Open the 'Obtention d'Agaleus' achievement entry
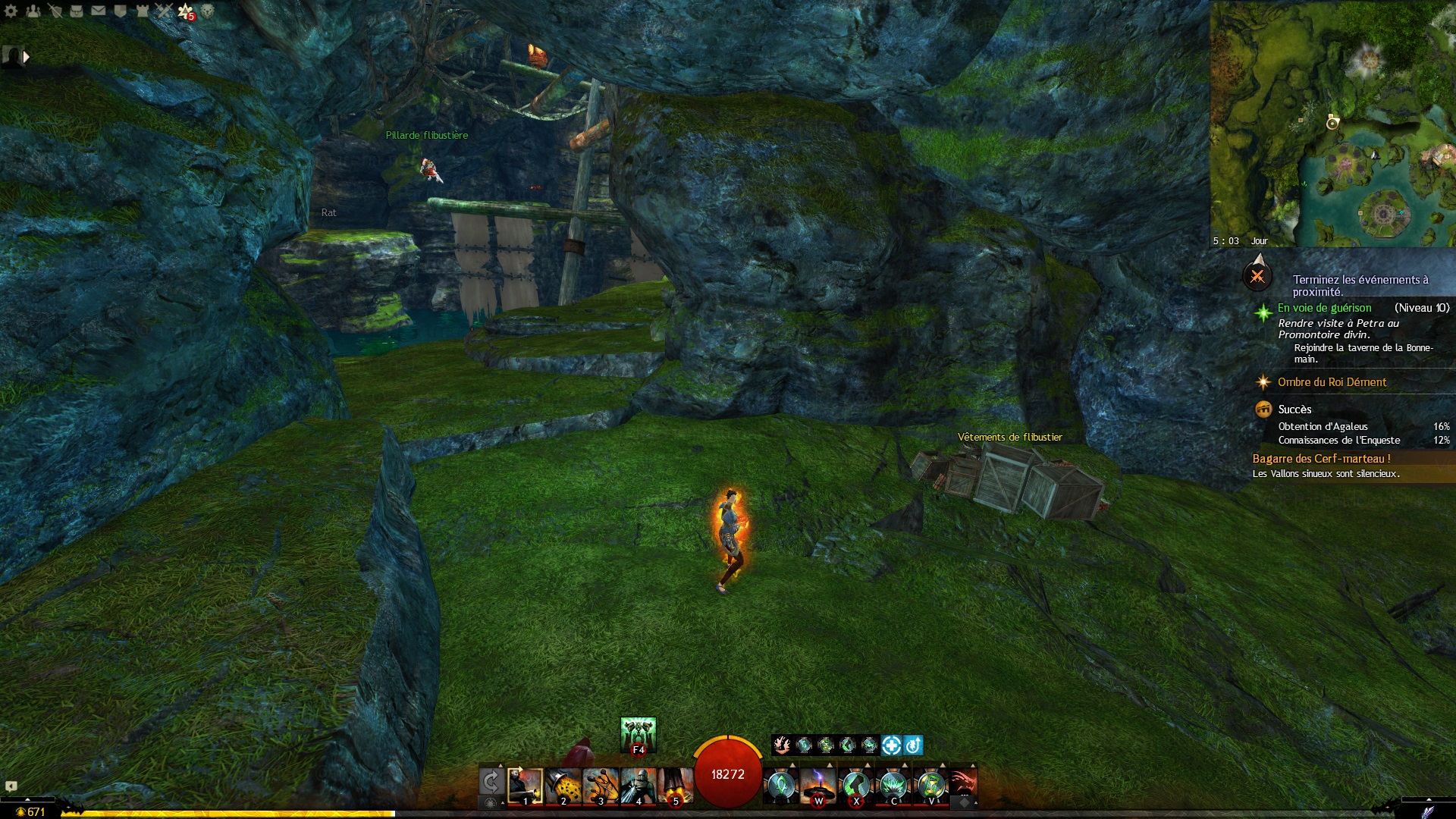Image resolution: width=1456 pixels, height=819 pixels. pos(1323,427)
